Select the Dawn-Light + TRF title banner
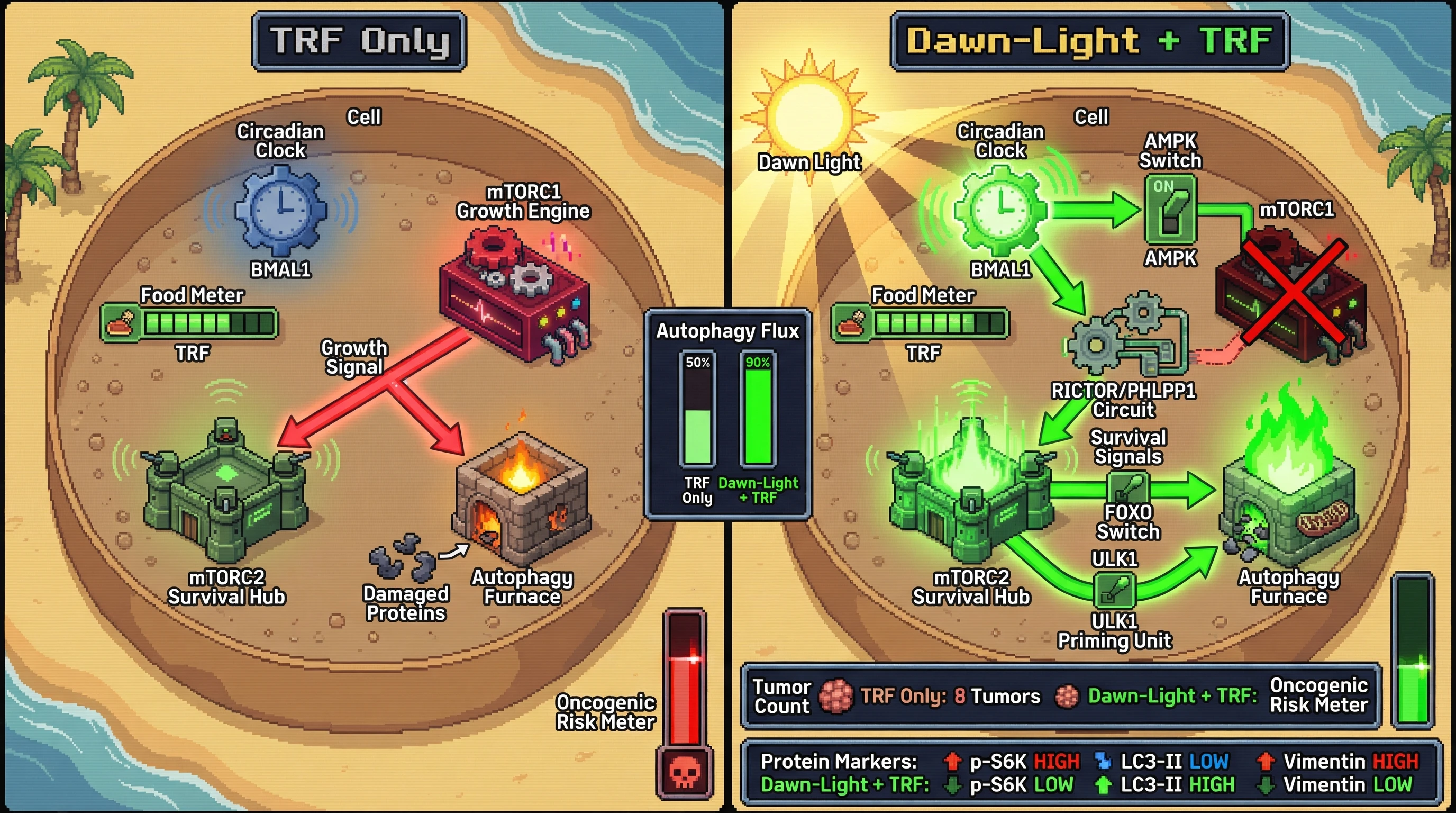1456x813 pixels. 1089,41
